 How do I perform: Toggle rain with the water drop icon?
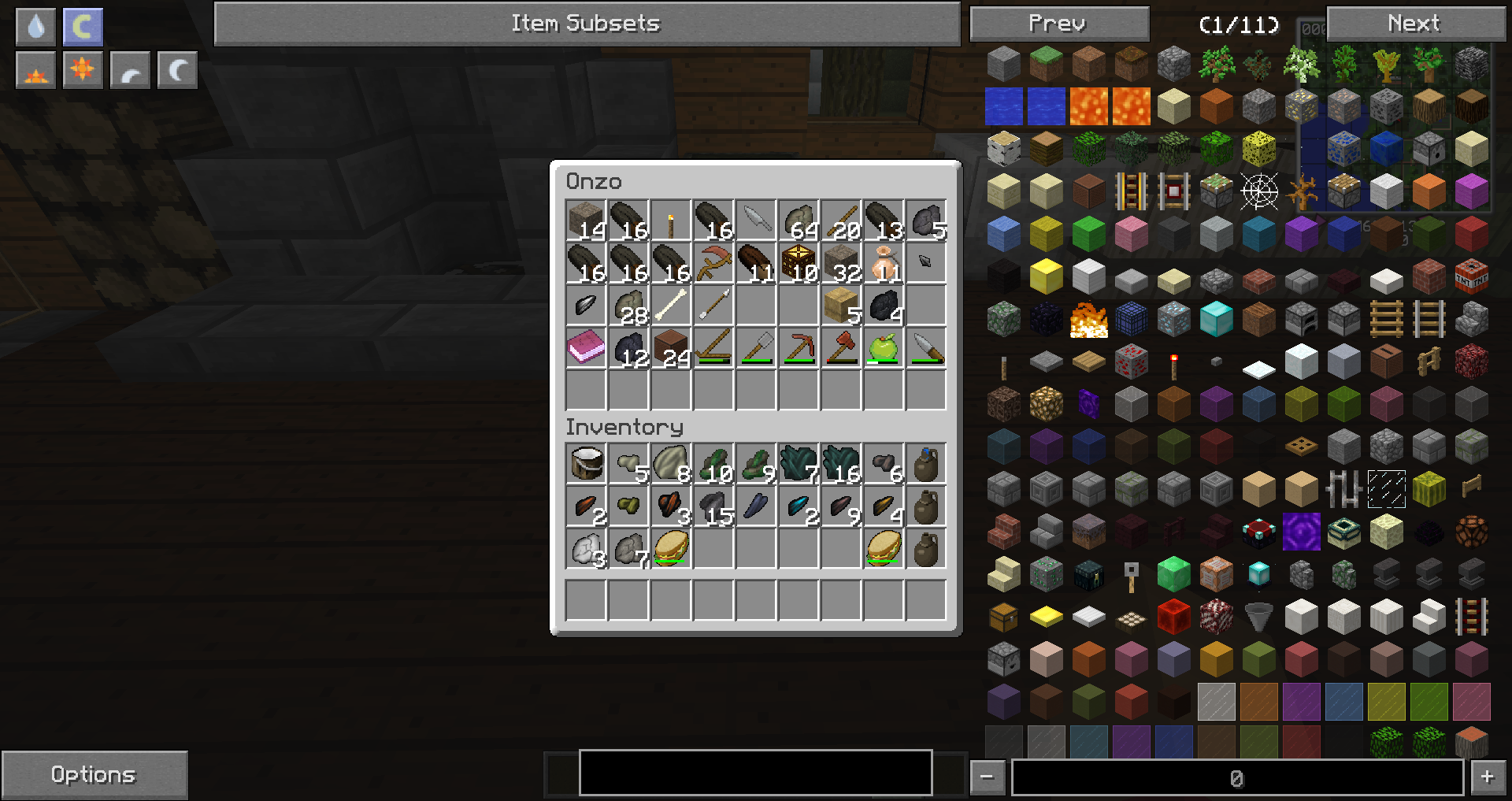(x=35, y=27)
